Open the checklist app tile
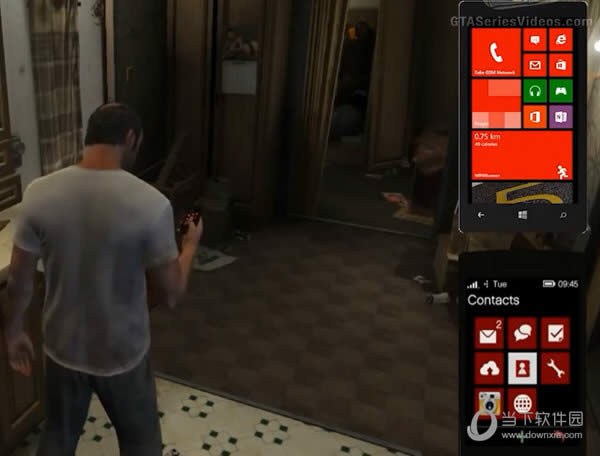This screenshot has width=600, height=456. pyautogui.click(x=555, y=334)
